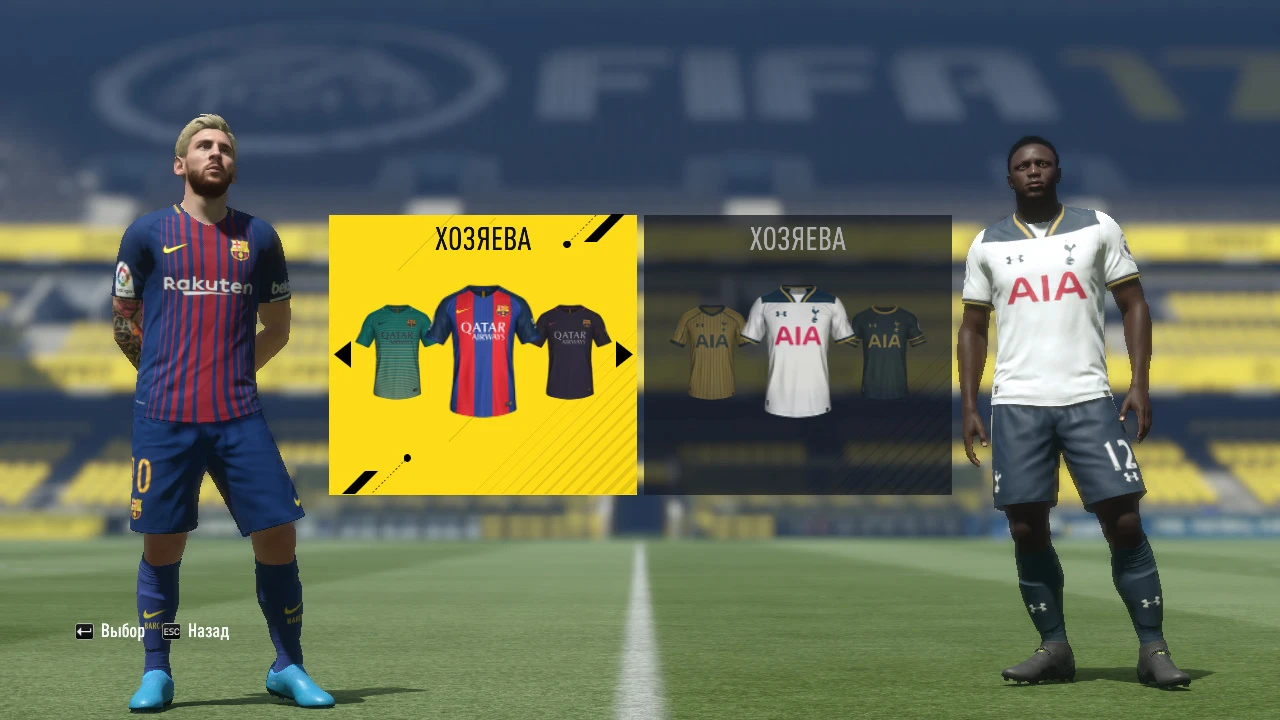This screenshot has height=720, width=1280.
Task: Select the white AIA Tottenham home kit
Action: [797, 345]
